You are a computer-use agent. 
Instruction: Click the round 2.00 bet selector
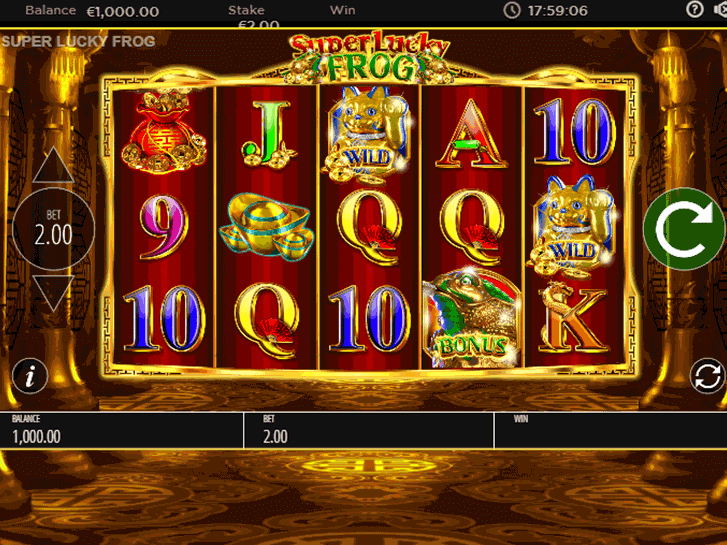[54, 229]
